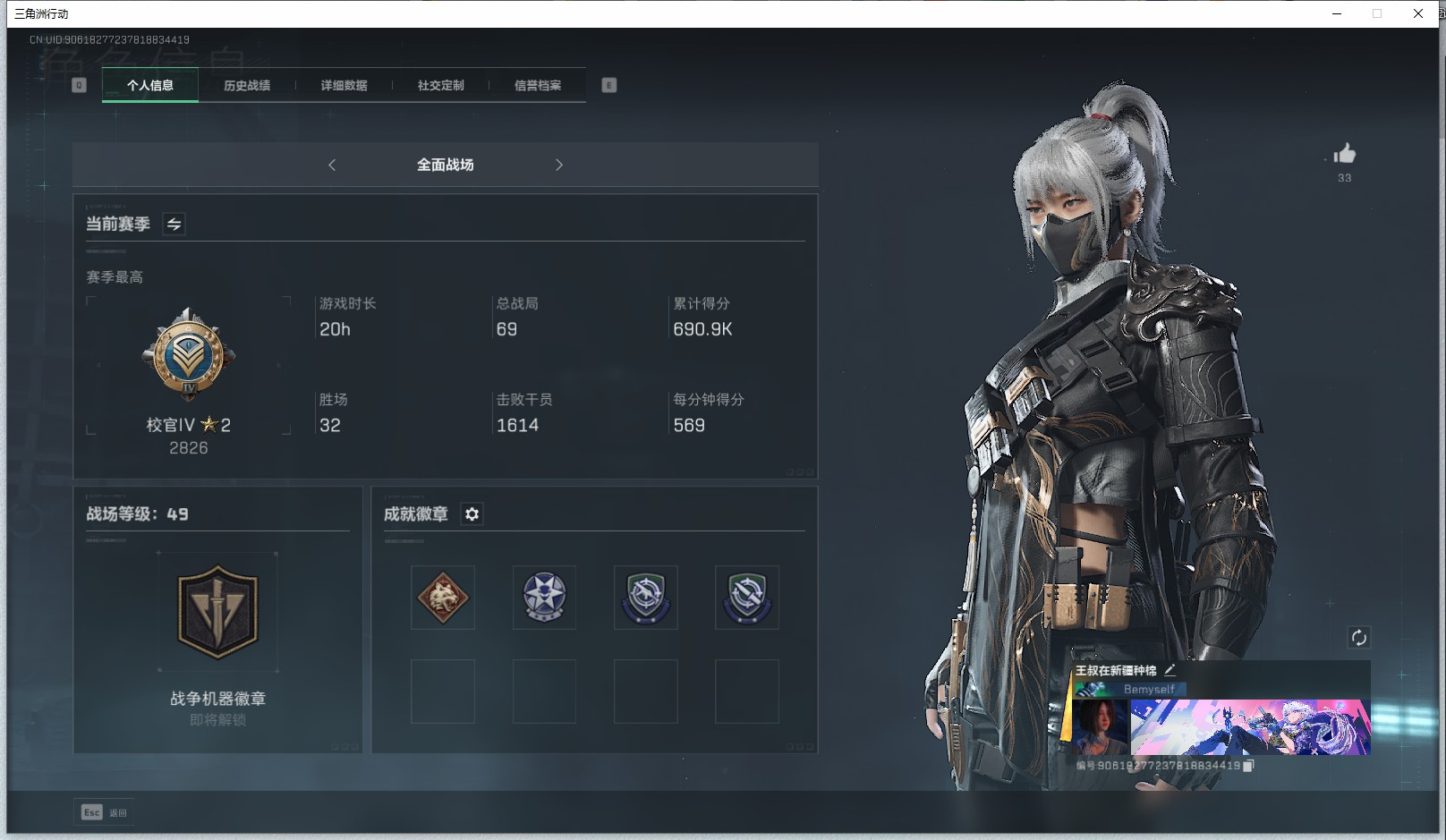Viewport: 1446px width, 840px height.
Task: View the 战争机器徽章 badge
Action: pos(217,611)
